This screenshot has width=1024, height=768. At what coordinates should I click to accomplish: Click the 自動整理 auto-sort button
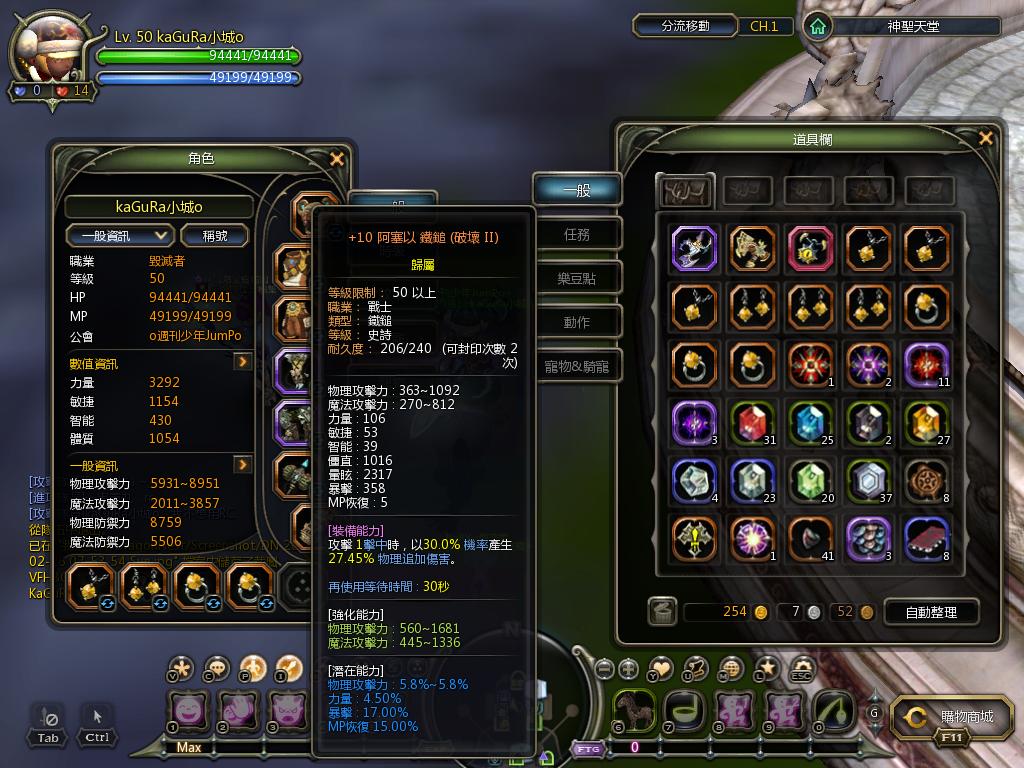pyautogui.click(x=930, y=612)
